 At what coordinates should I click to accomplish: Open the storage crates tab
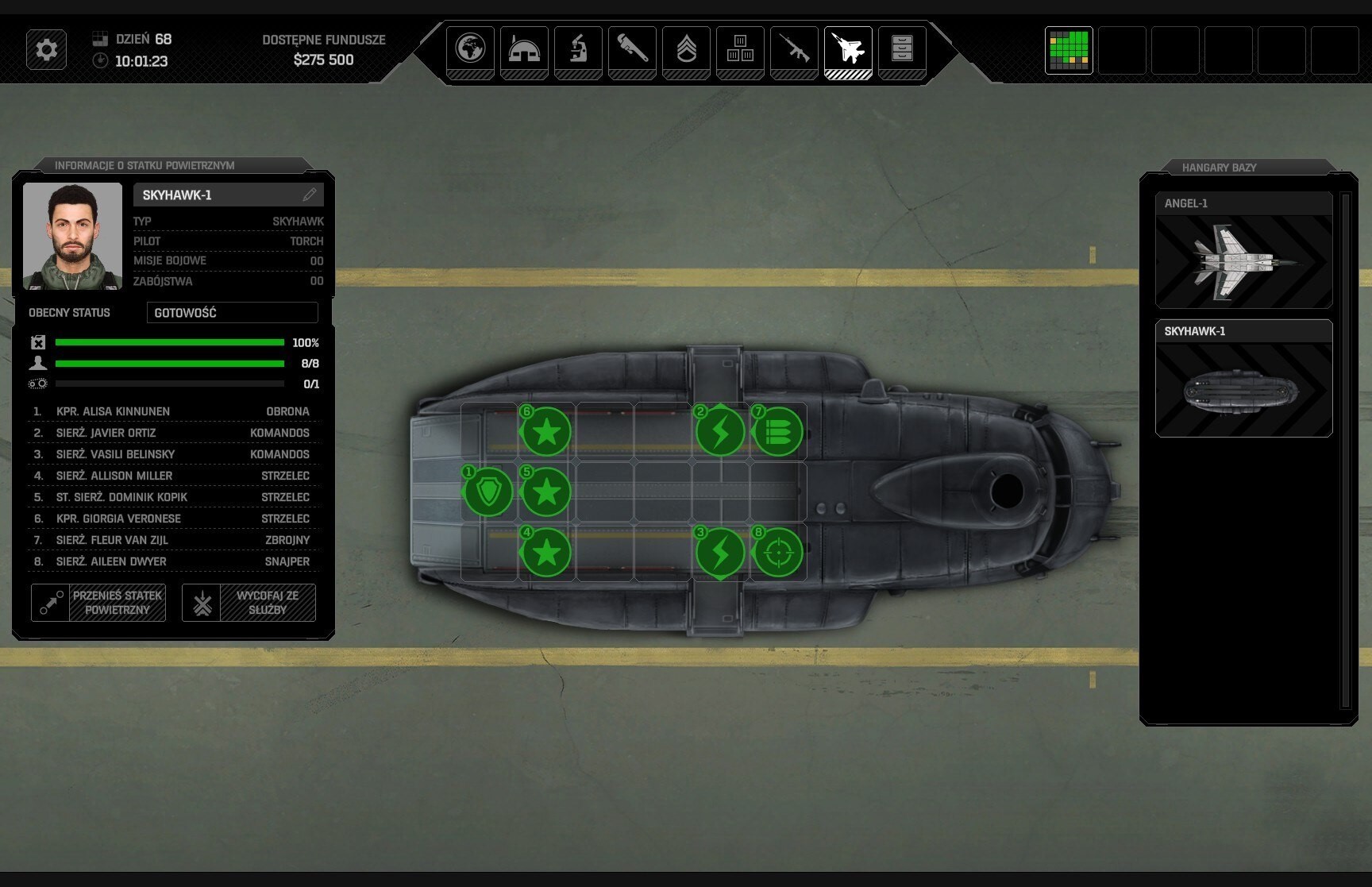tap(740, 49)
